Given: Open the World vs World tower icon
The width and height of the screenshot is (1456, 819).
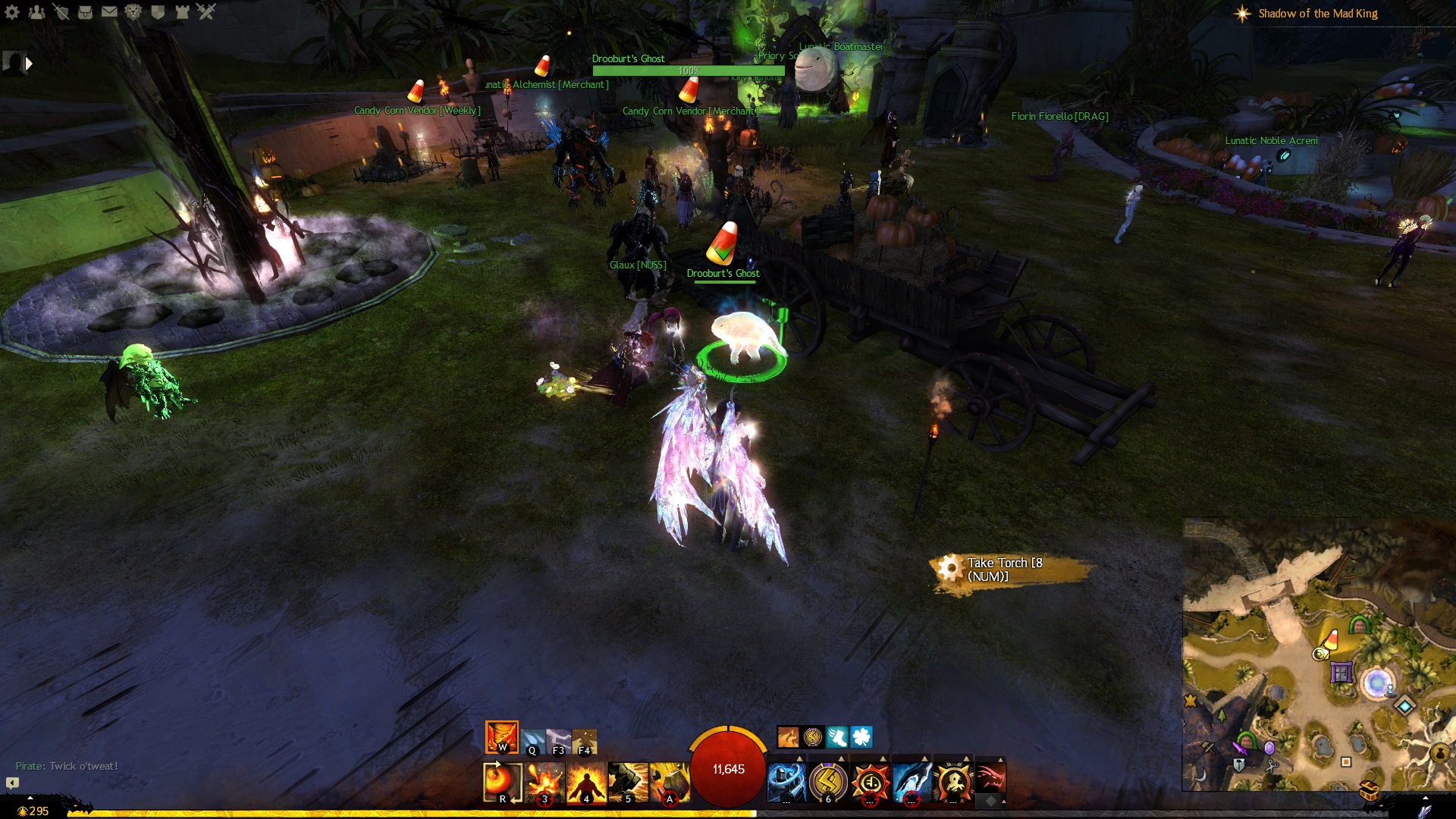Looking at the screenshot, I should coord(182,11).
